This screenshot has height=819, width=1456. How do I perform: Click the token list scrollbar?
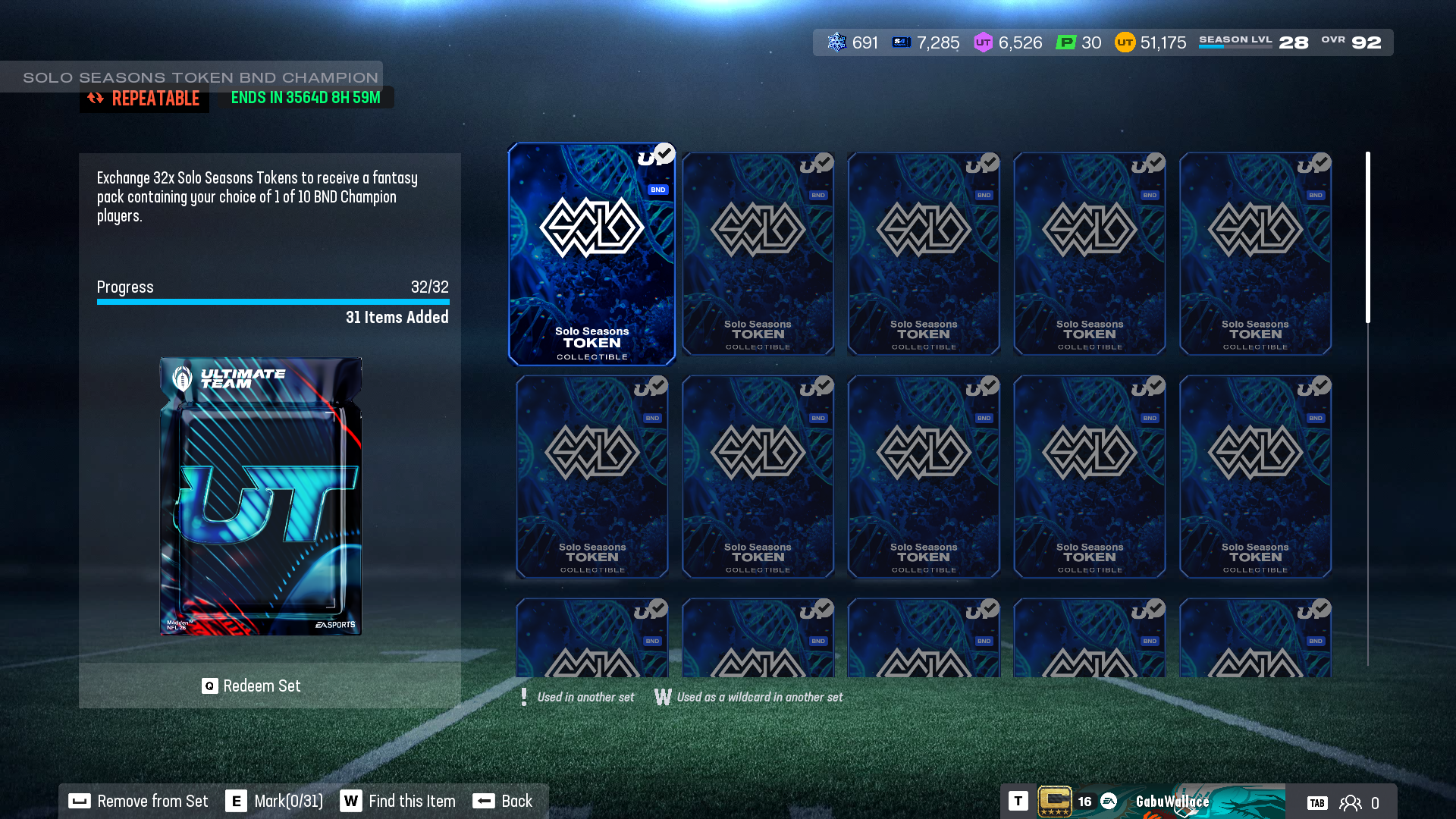1368,238
